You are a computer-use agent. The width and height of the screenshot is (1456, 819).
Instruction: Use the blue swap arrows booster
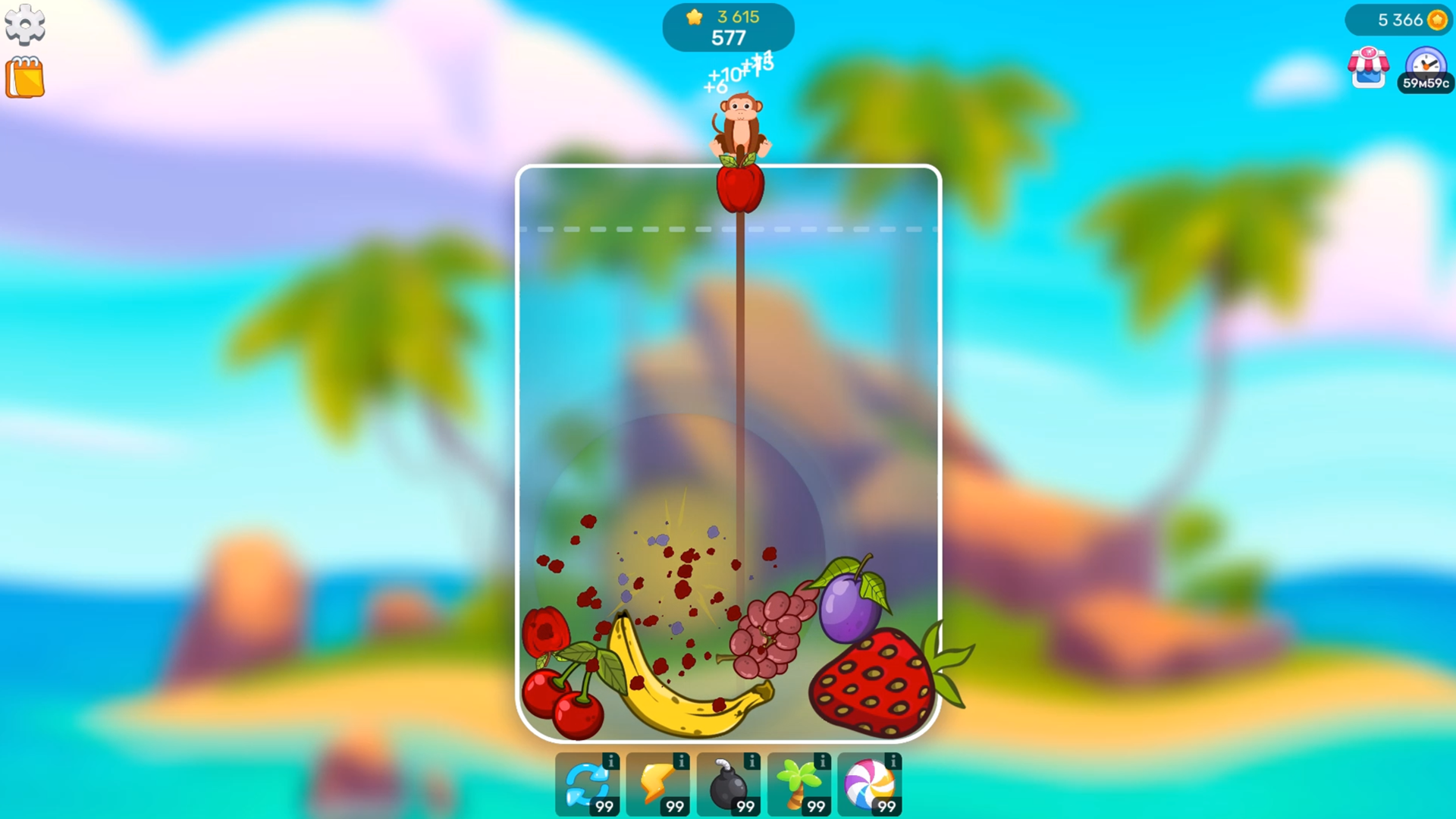click(x=586, y=783)
